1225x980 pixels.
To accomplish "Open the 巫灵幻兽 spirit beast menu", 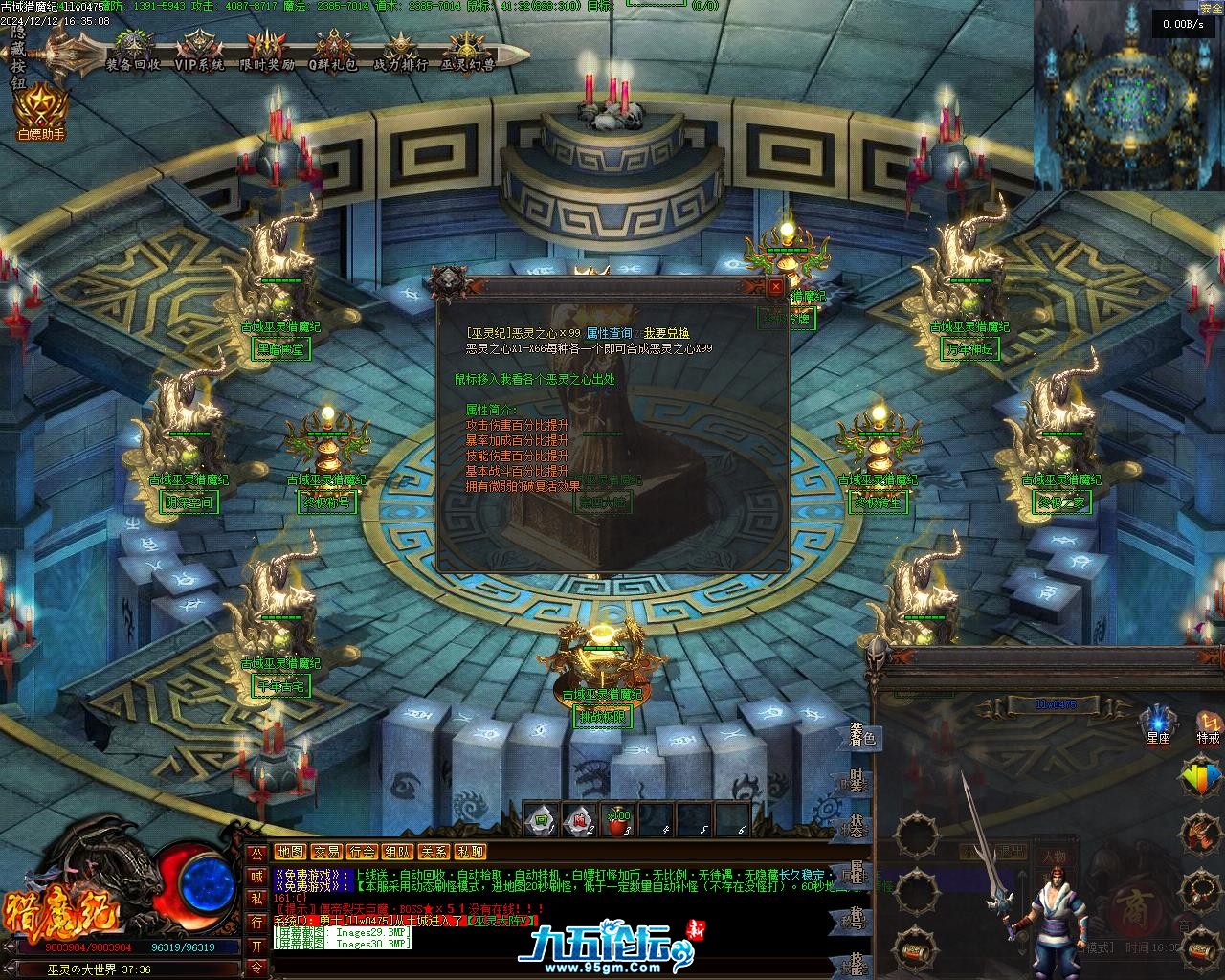I will (x=467, y=53).
